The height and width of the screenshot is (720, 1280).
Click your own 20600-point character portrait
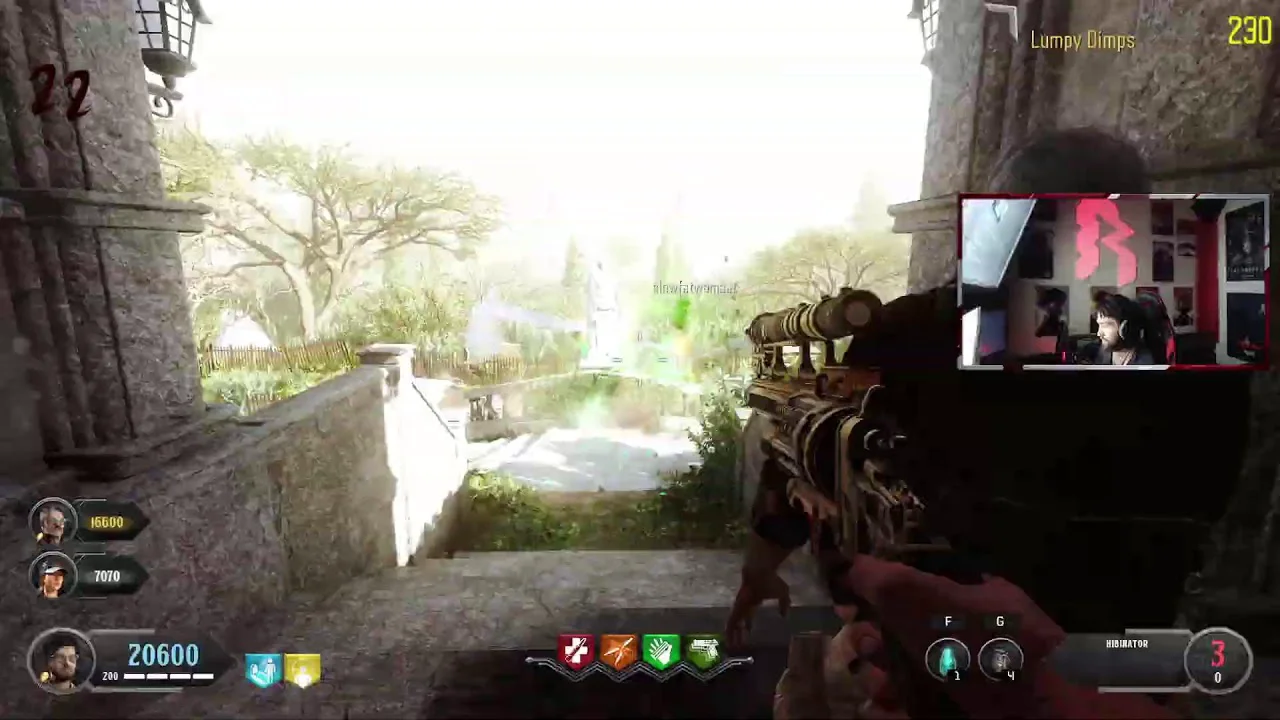pyautogui.click(x=61, y=660)
